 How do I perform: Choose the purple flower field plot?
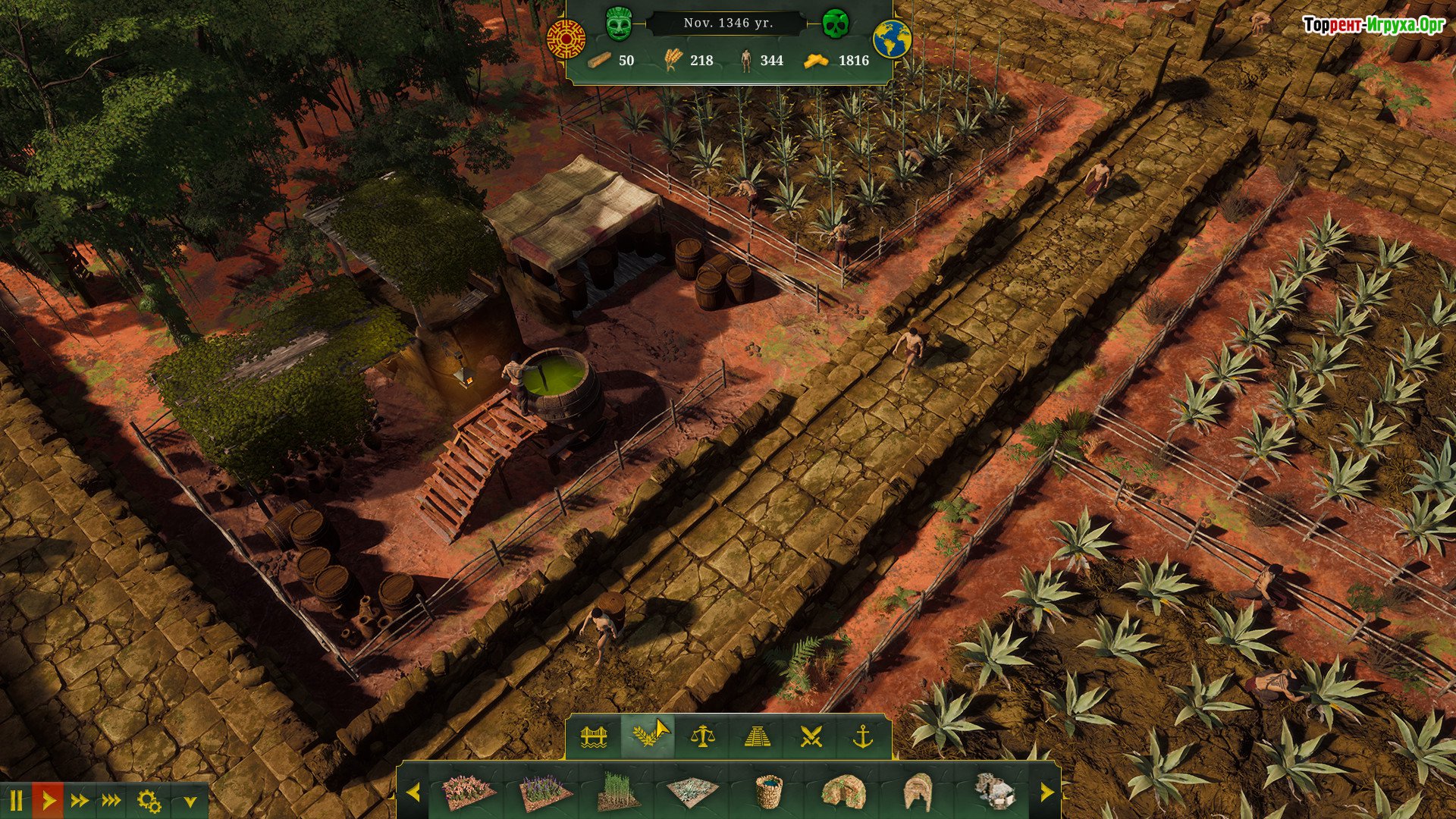click(545, 792)
